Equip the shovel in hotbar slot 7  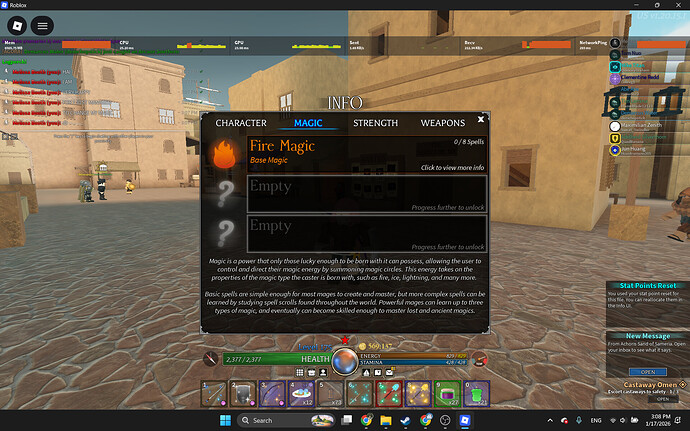click(x=389, y=394)
